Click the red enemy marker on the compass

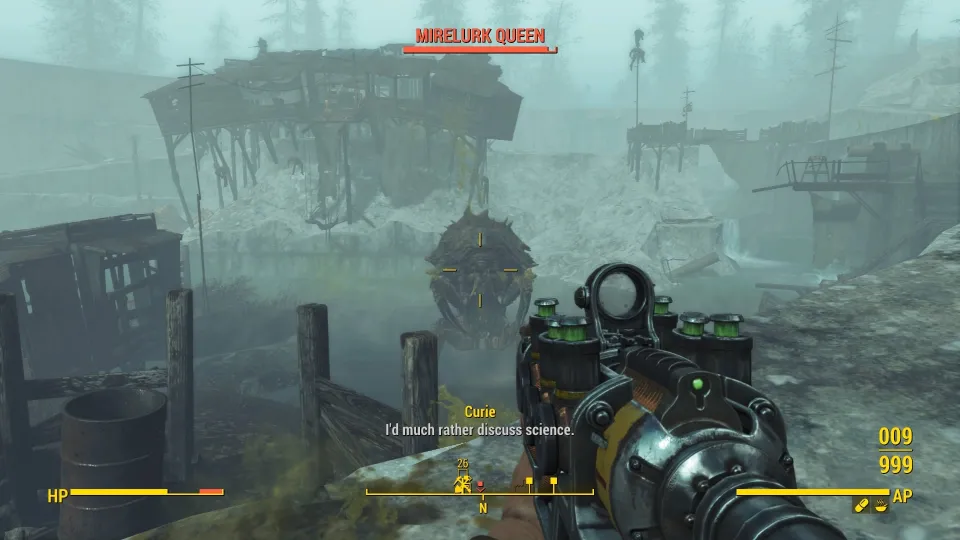pos(480,486)
